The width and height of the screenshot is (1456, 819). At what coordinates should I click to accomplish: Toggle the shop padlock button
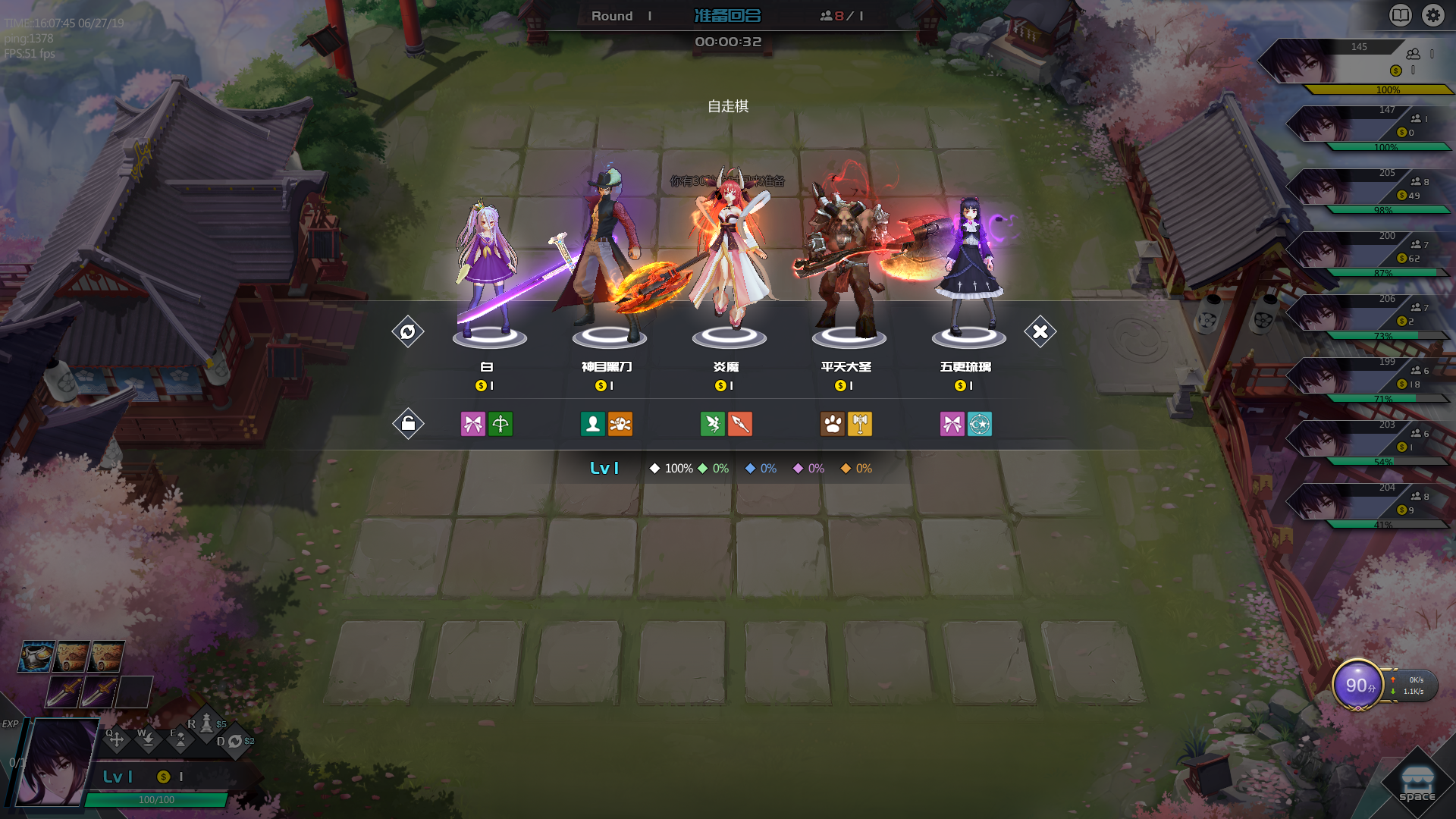tap(408, 423)
